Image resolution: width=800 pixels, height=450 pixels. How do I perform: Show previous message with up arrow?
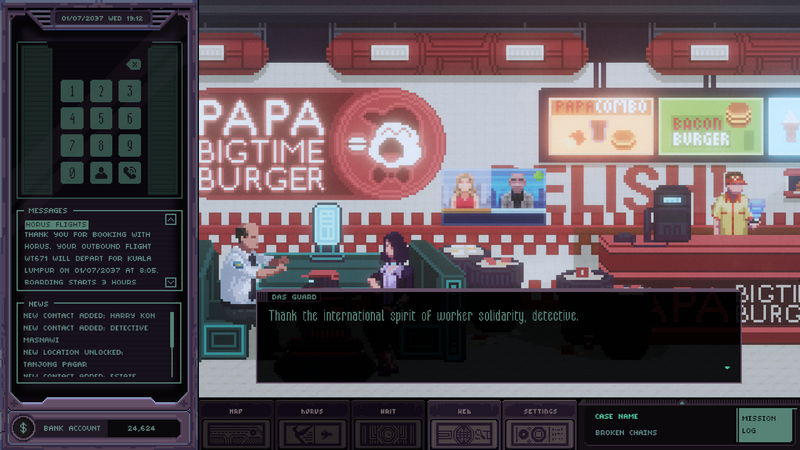pyautogui.click(x=170, y=220)
